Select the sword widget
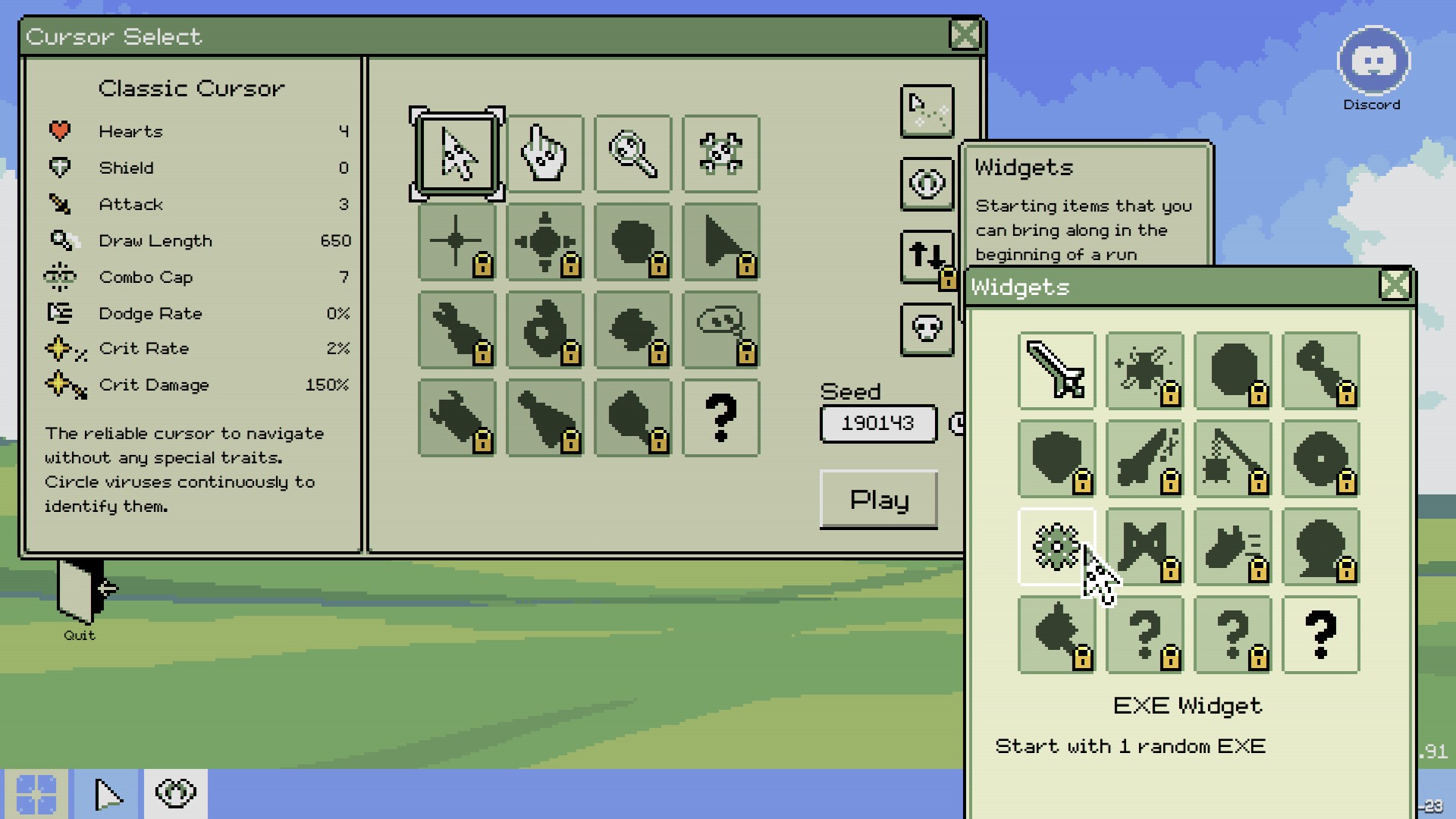The width and height of the screenshot is (1456, 819). click(x=1056, y=371)
